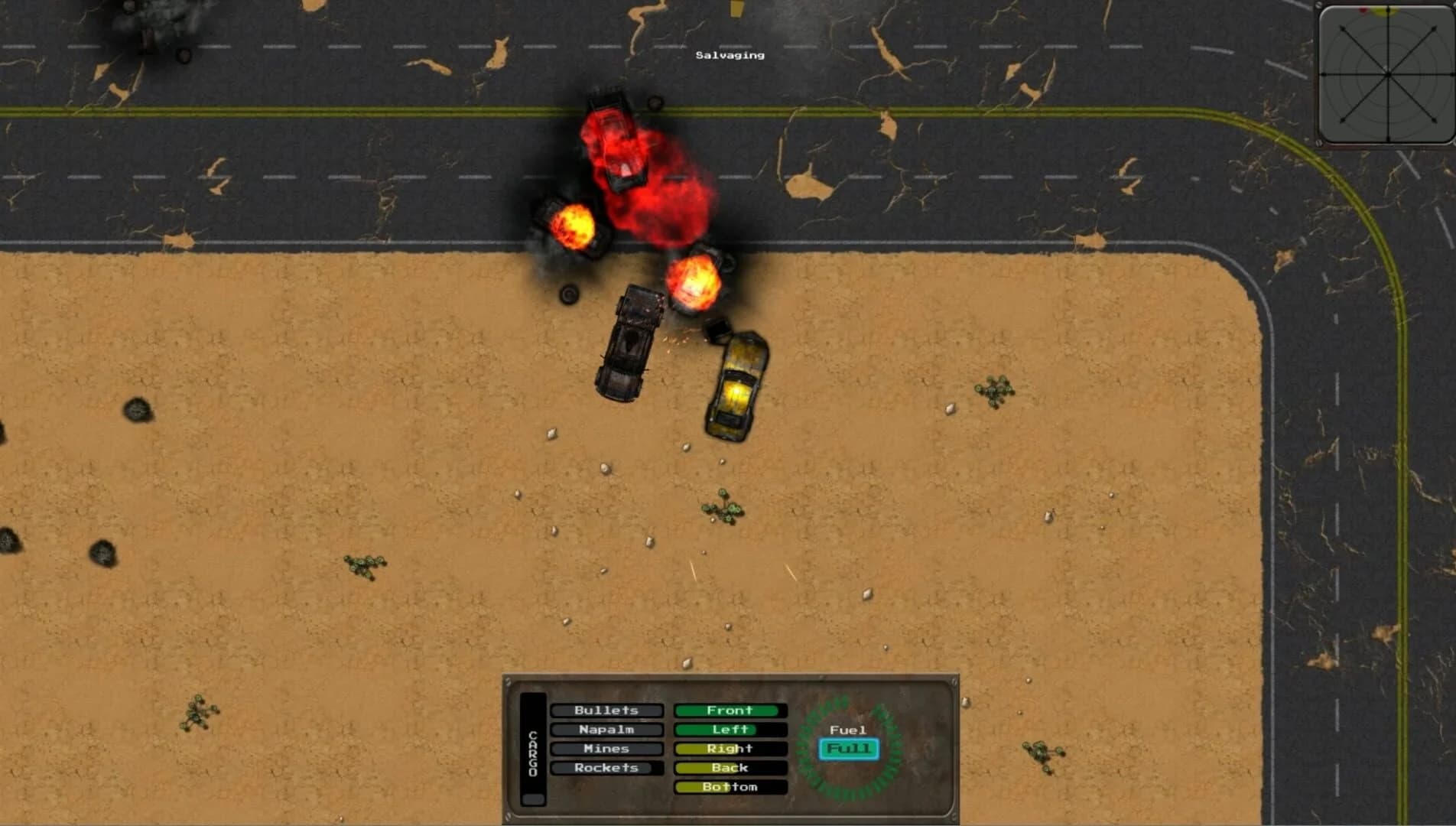Viewport: 1456px width, 826px height.
Task: Click the wrecked yellow car beside the truck
Action: [x=736, y=382]
